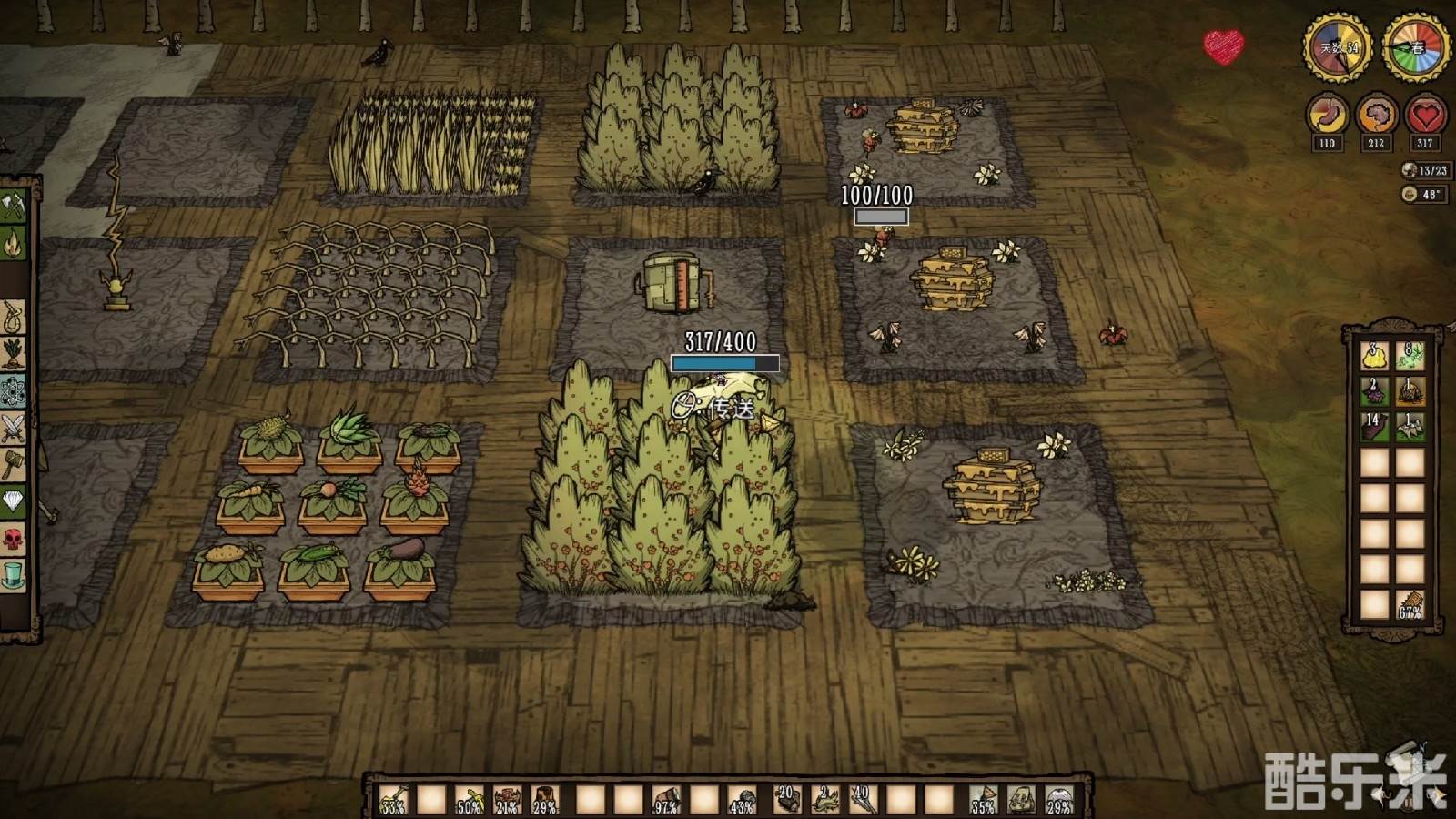Click the day counter clock
The width and height of the screenshot is (1456, 819).
(x=1338, y=47)
